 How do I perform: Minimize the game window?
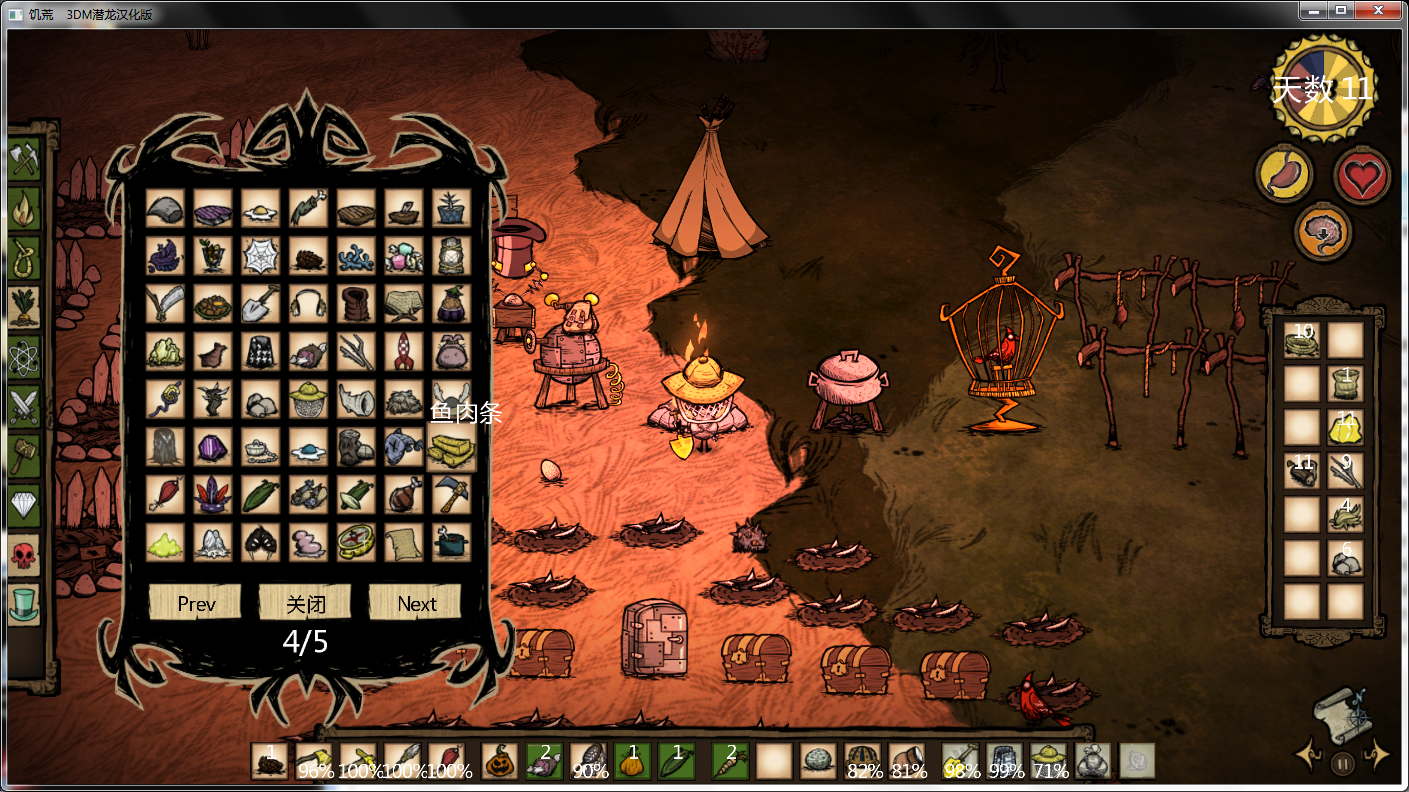click(x=1315, y=10)
